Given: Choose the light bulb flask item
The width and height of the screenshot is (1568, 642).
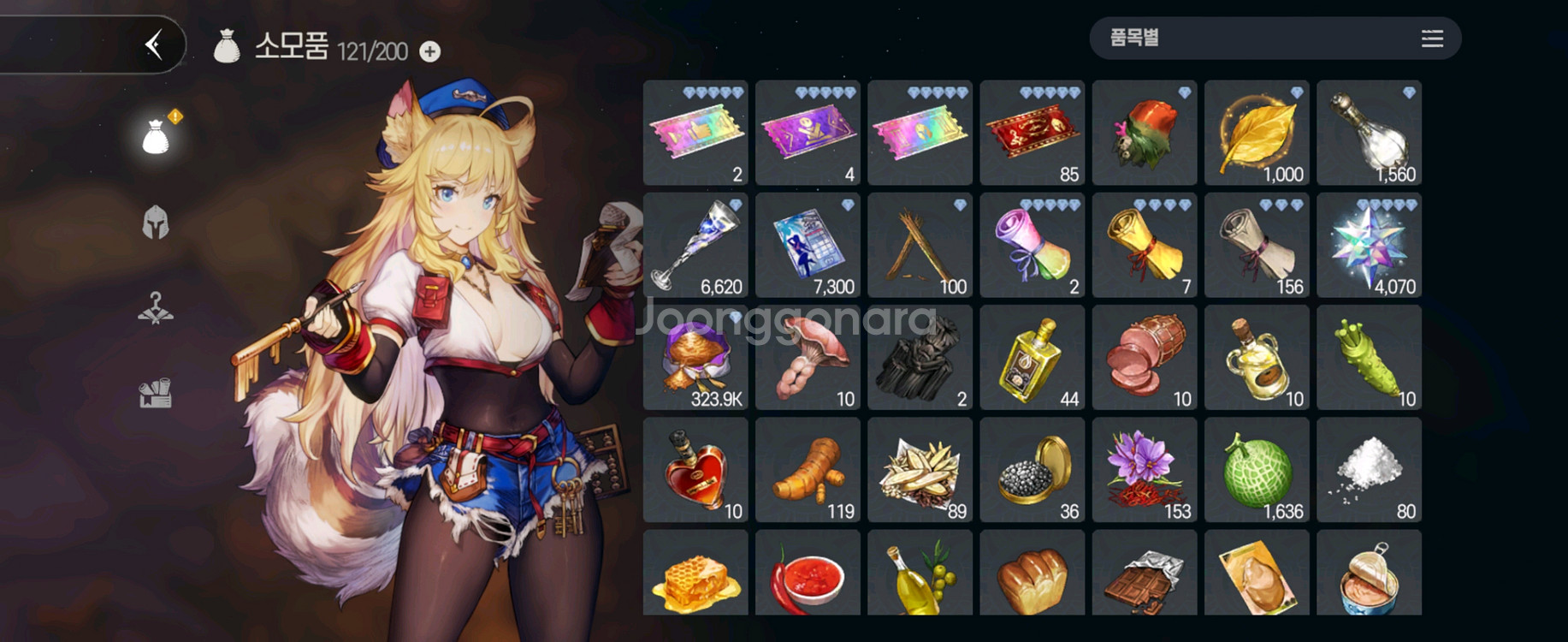Looking at the screenshot, I should [1369, 134].
